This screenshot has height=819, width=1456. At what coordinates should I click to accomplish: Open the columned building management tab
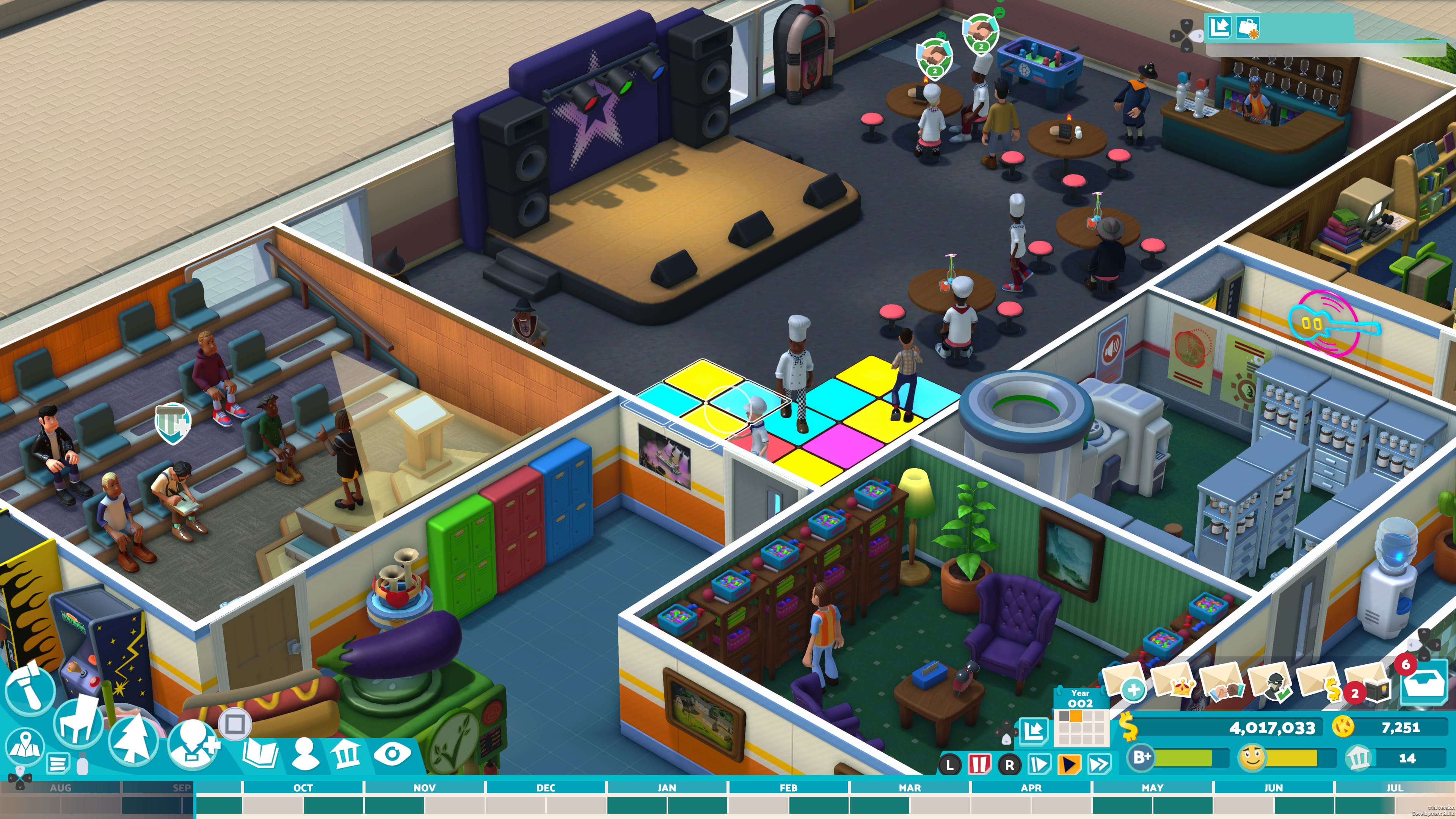346,754
